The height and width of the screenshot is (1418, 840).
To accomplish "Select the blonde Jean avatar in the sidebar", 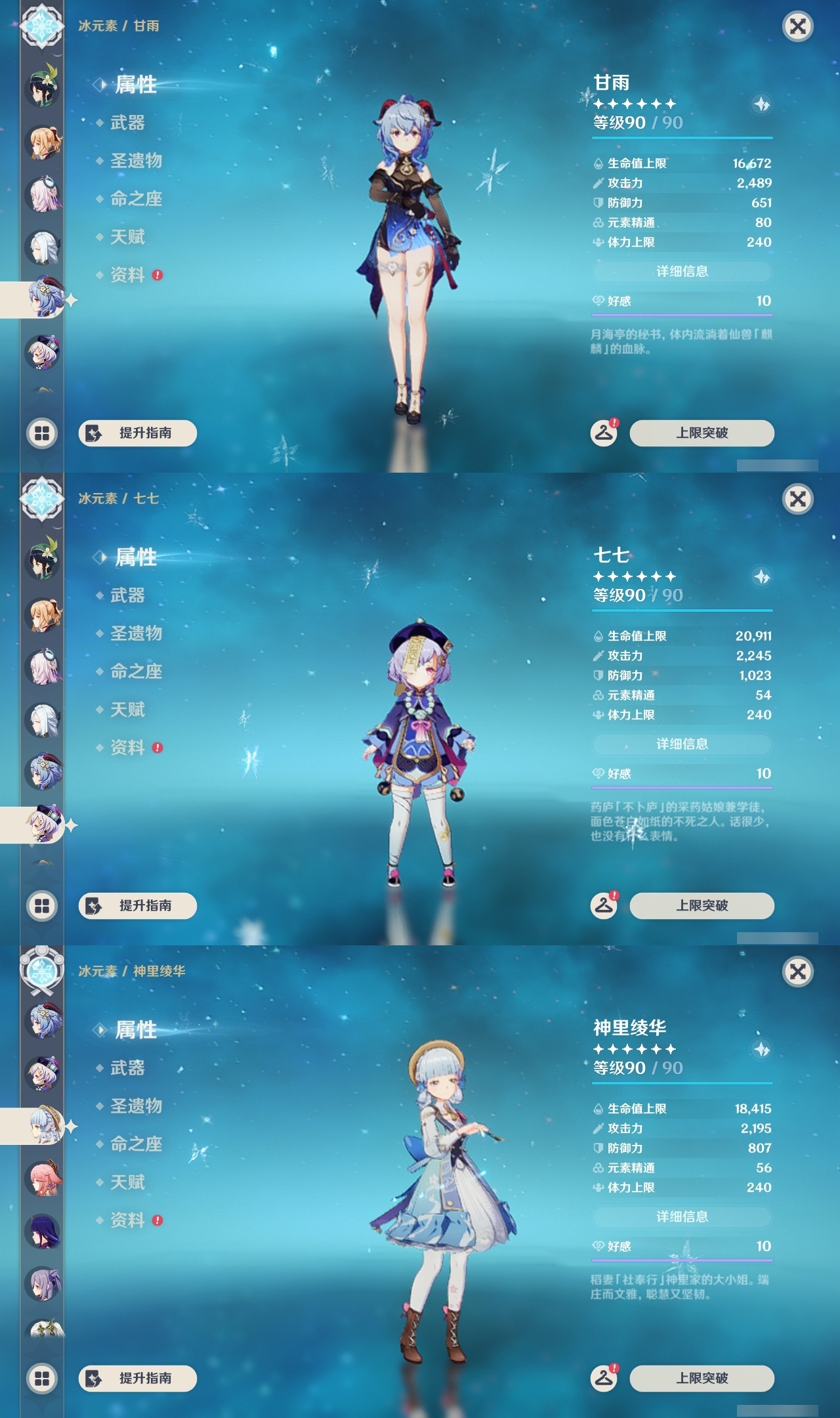I will coord(42,142).
